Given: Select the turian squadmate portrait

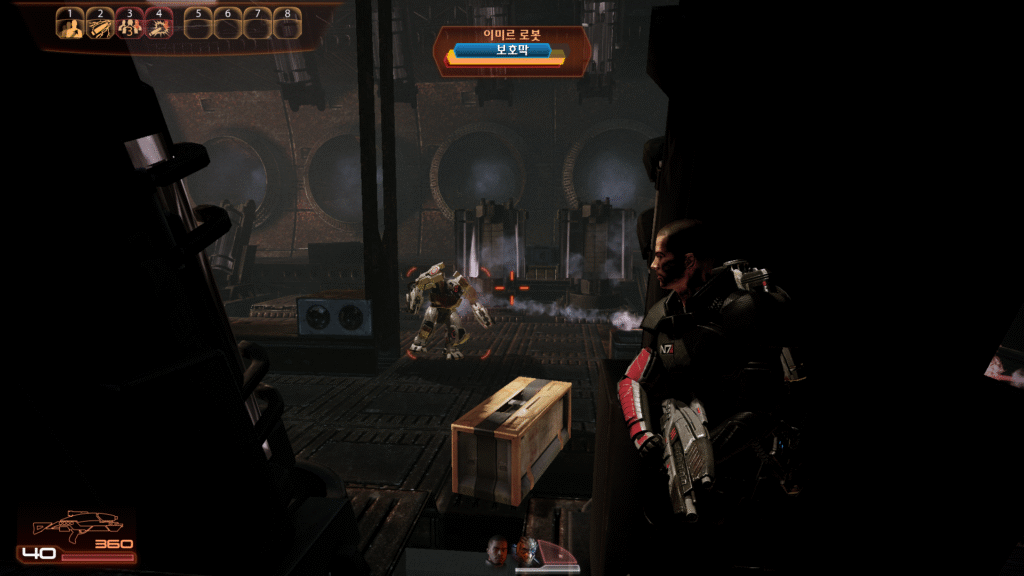Looking at the screenshot, I should [527, 549].
